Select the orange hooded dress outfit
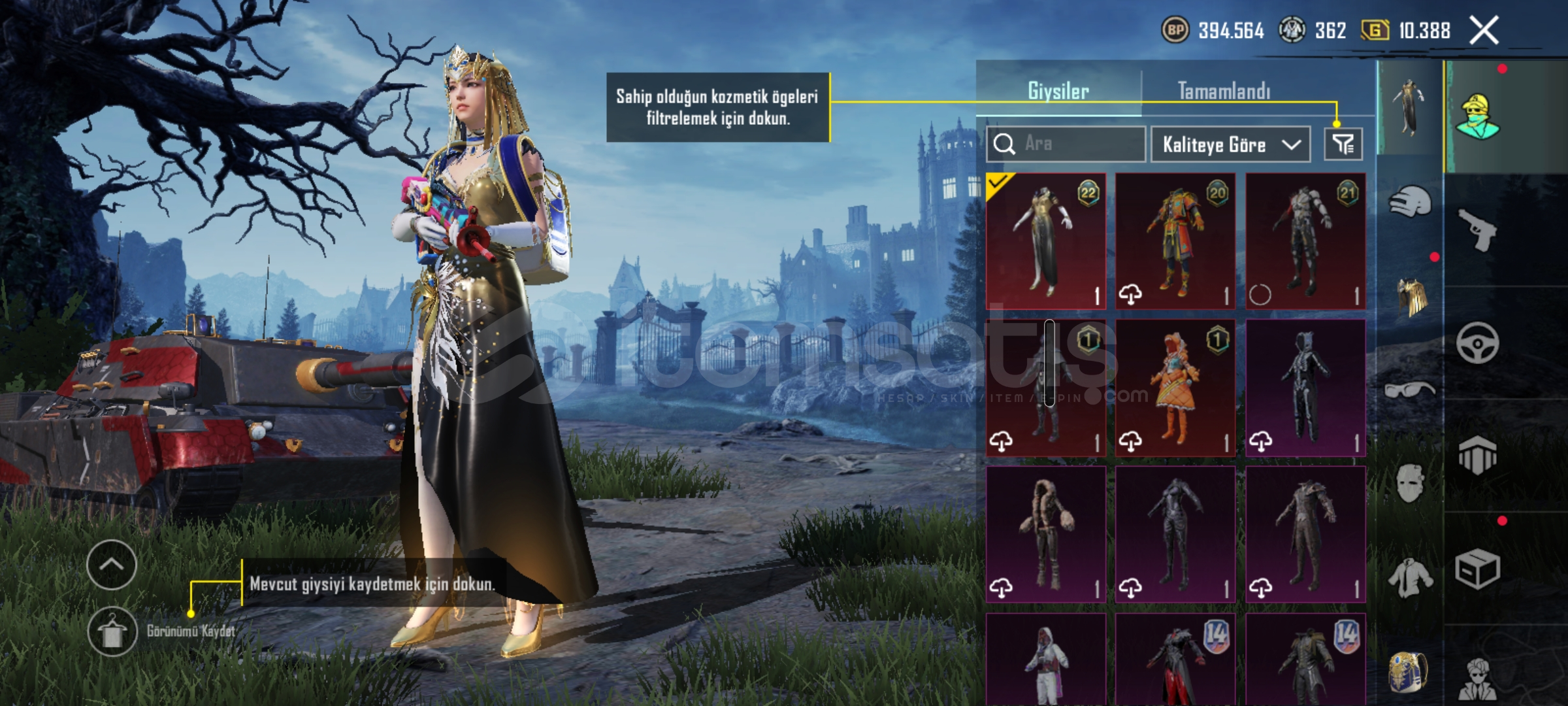Screen dimensions: 1568x706 tap(1175, 387)
